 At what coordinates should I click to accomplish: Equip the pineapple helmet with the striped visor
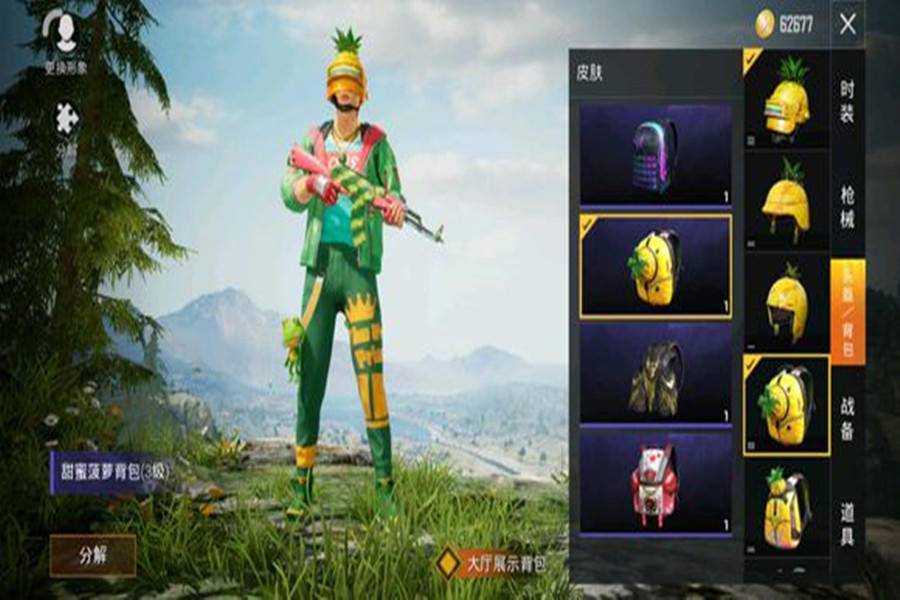[787, 97]
